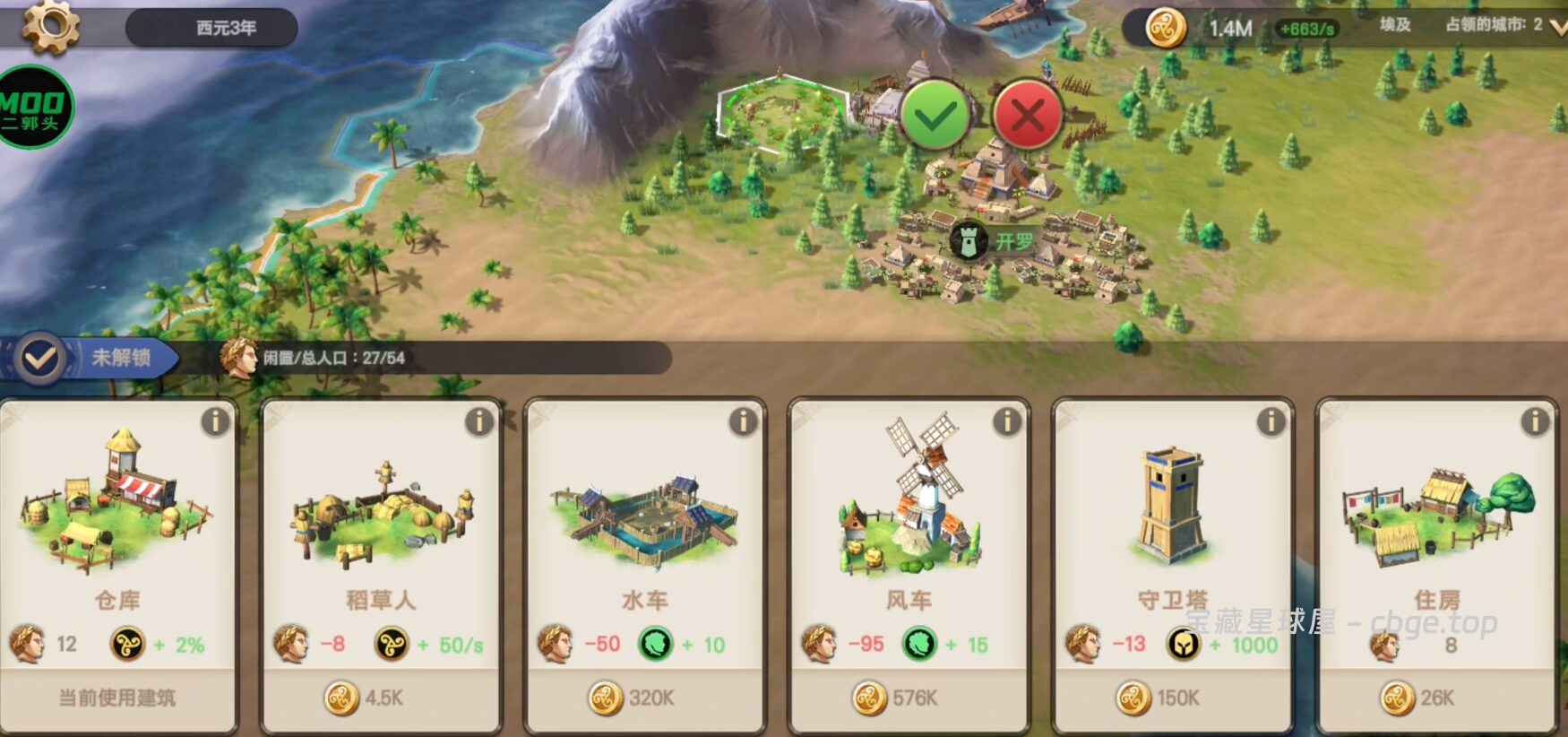Choose the 守卫塔 guard tower card

point(1172,520)
